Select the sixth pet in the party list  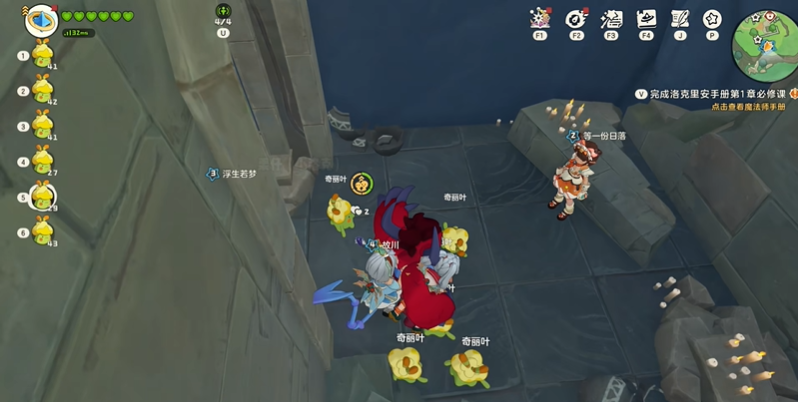(42, 232)
